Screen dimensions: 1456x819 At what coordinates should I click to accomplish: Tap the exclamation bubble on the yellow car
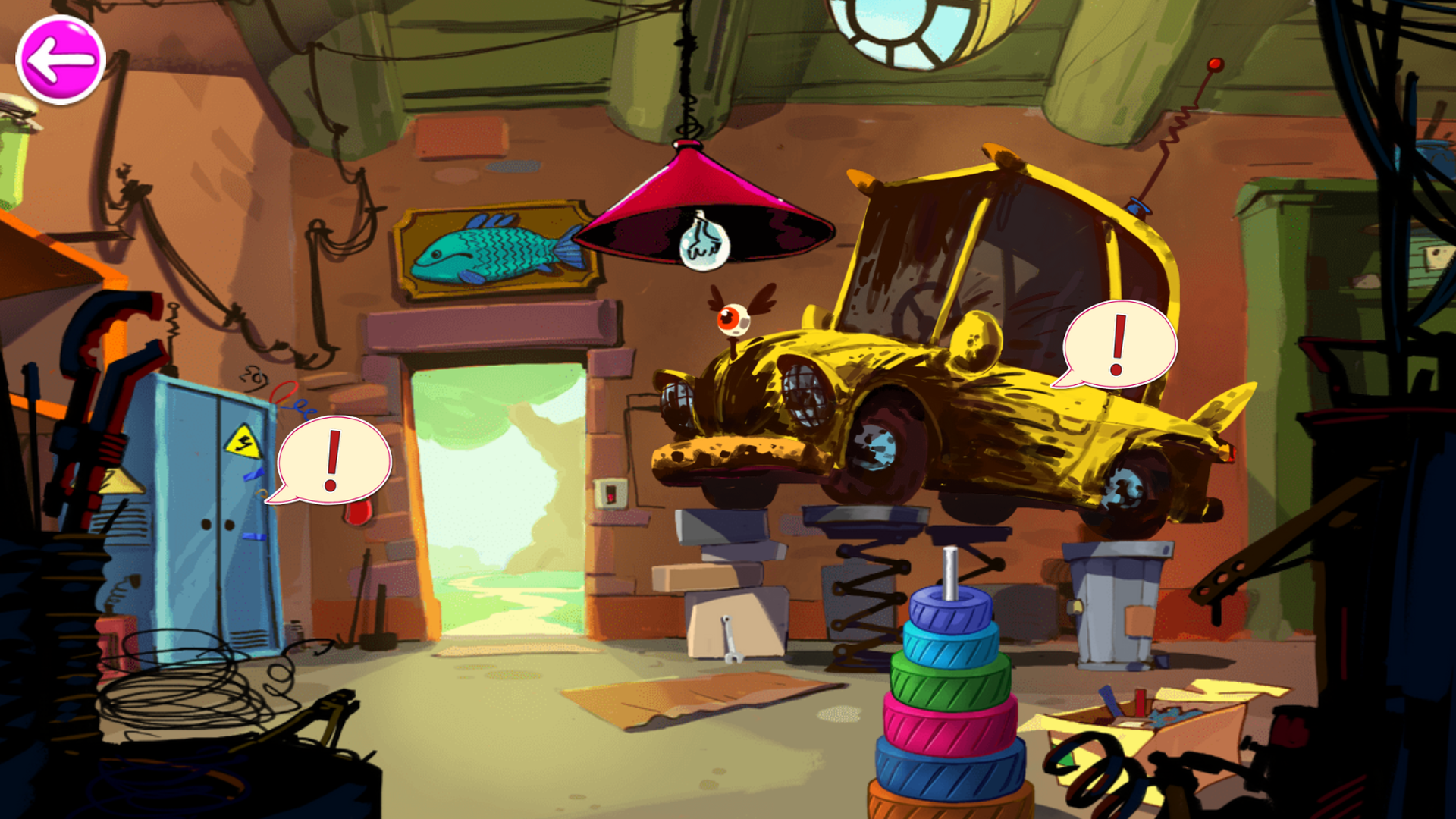click(x=1119, y=344)
